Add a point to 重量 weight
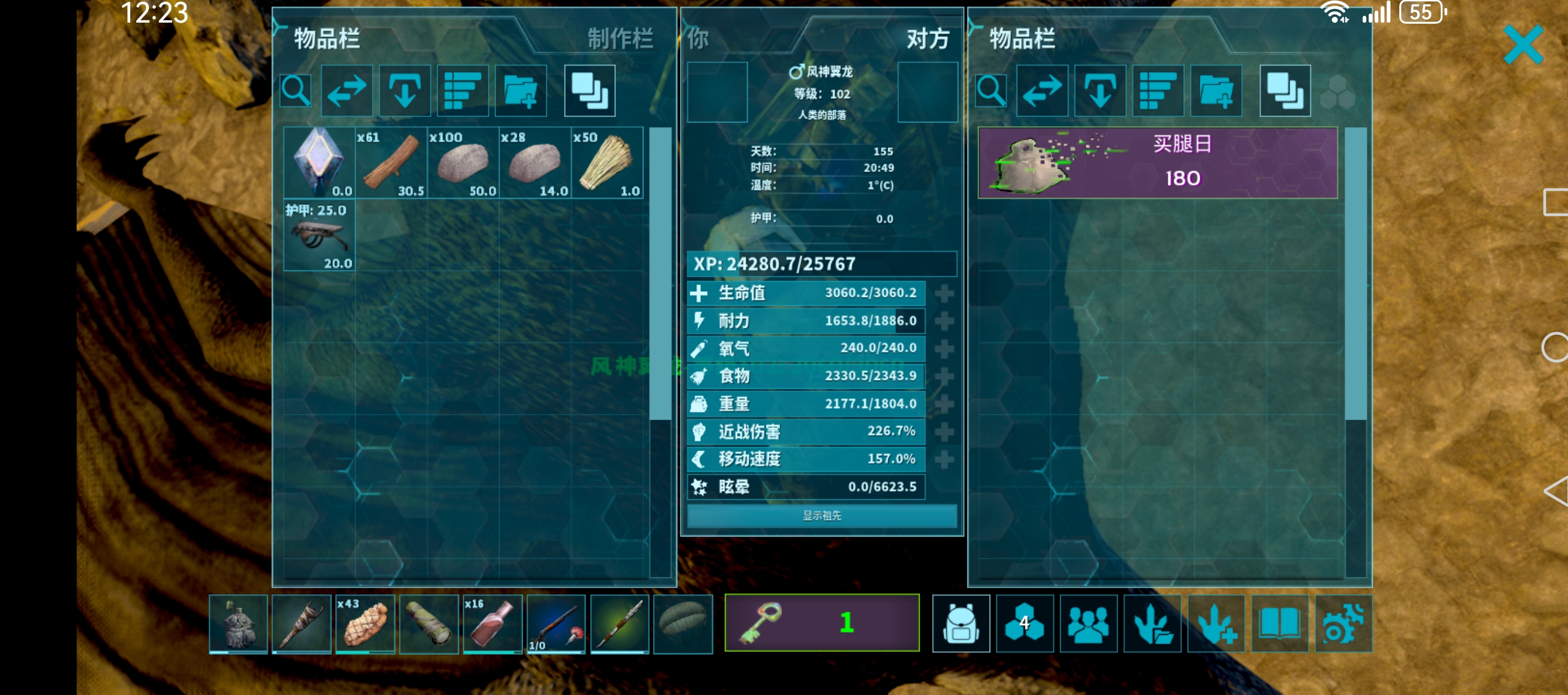 click(944, 404)
